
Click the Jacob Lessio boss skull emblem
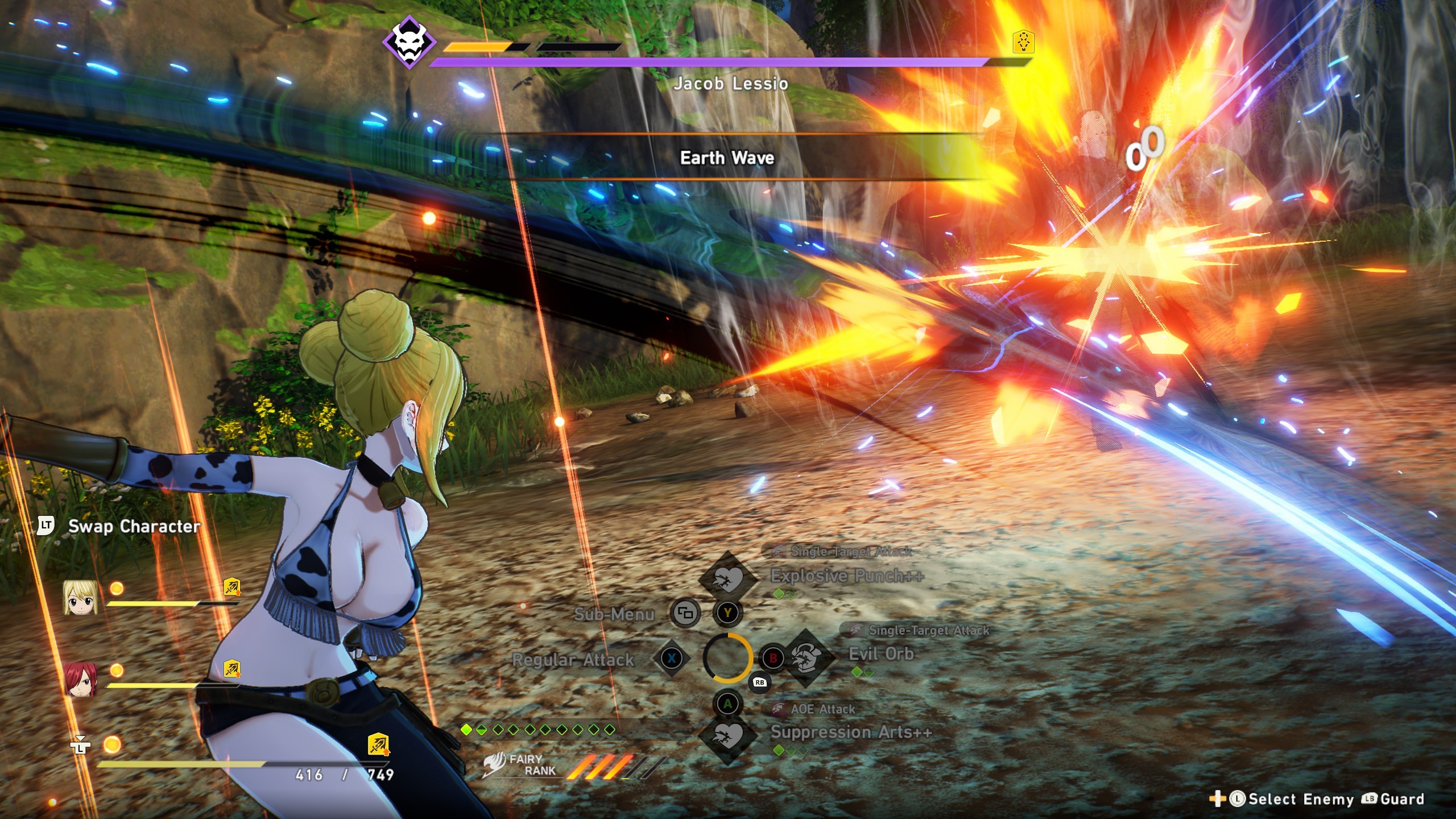tap(409, 42)
